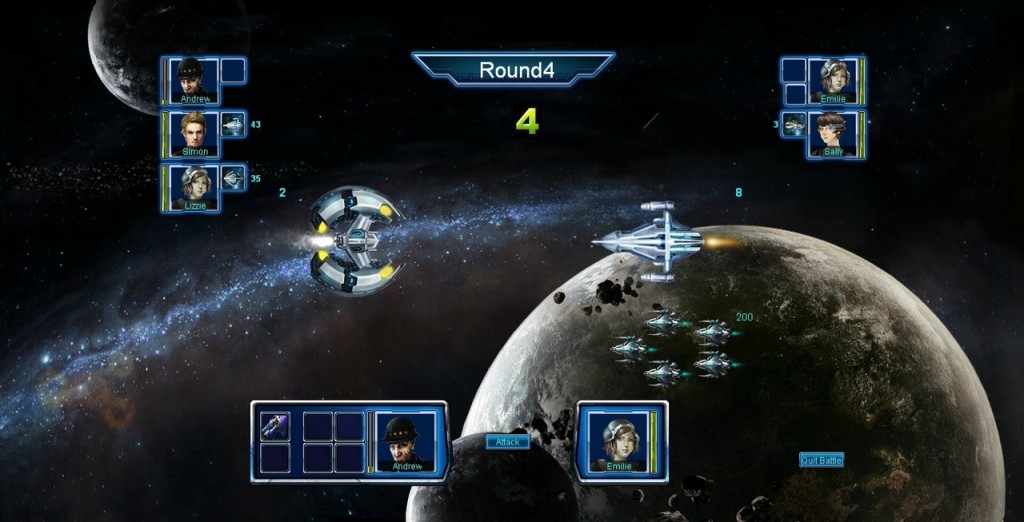Click Andrew's large portrait in the bottom panel
Image resolution: width=1024 pixels, height=522 pixels.
406,441
